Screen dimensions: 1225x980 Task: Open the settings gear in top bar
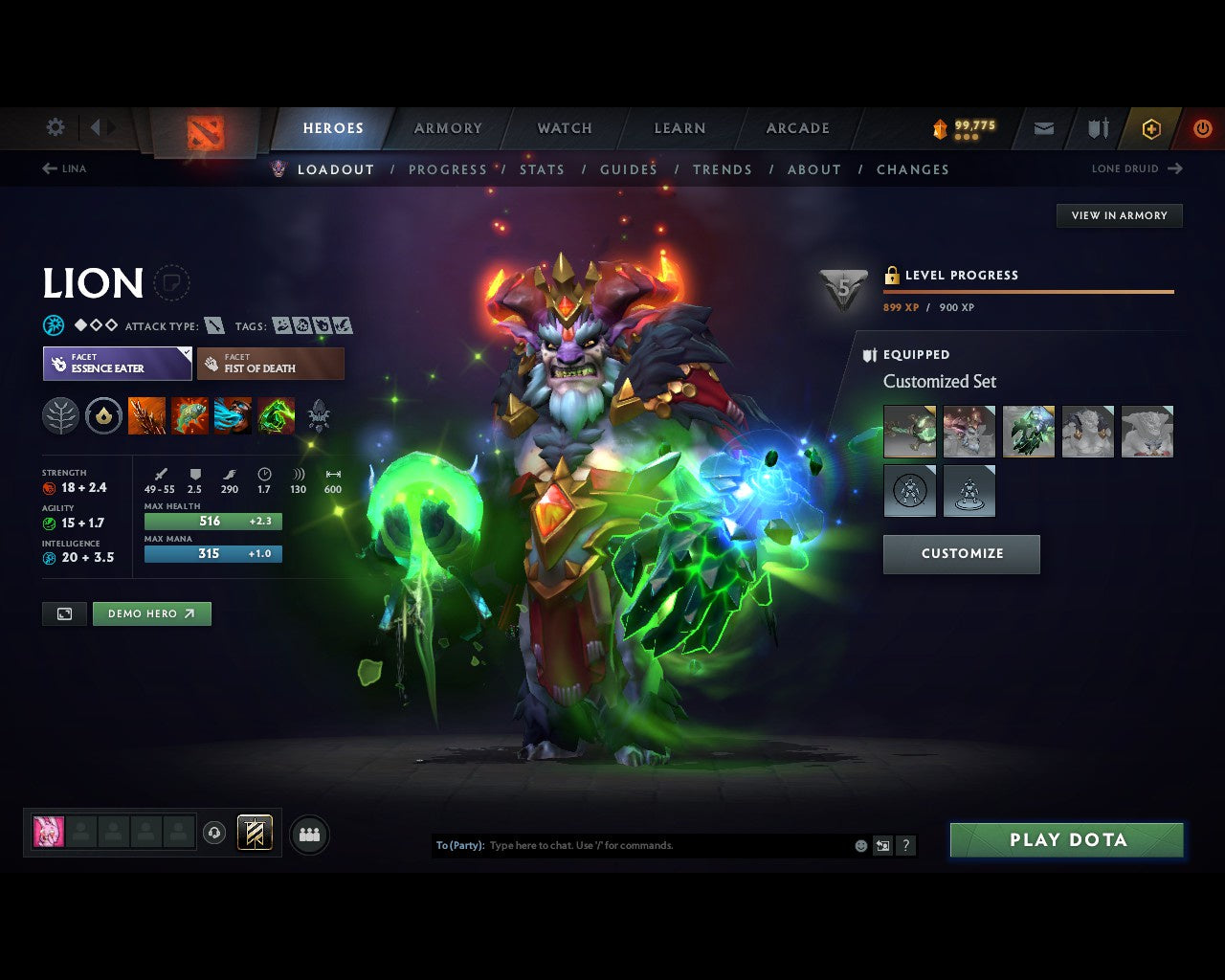coord(55,126)
